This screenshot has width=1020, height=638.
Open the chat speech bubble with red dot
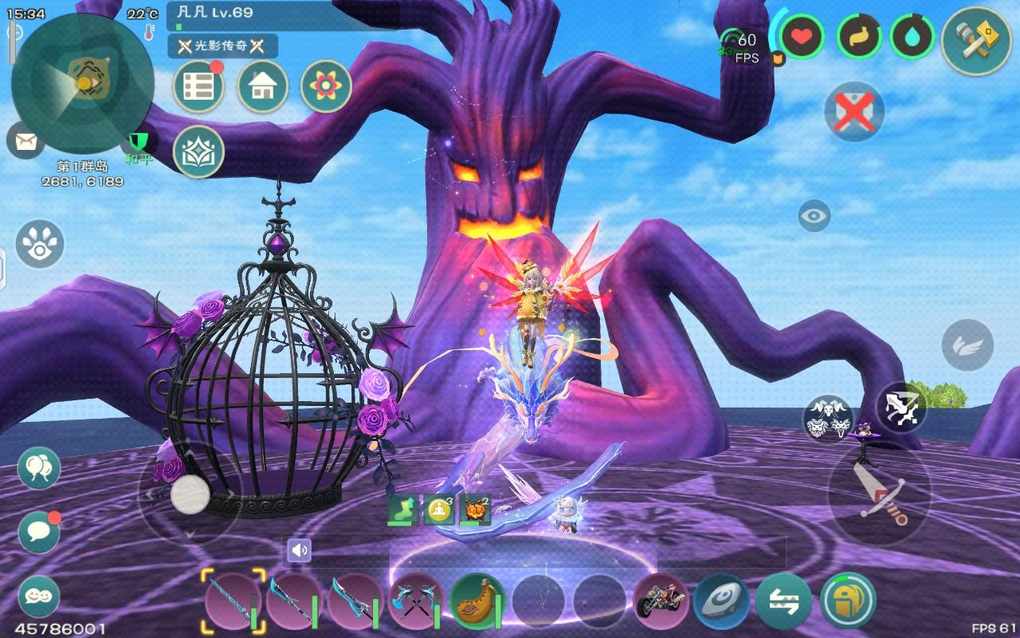[x=39, y=531]
